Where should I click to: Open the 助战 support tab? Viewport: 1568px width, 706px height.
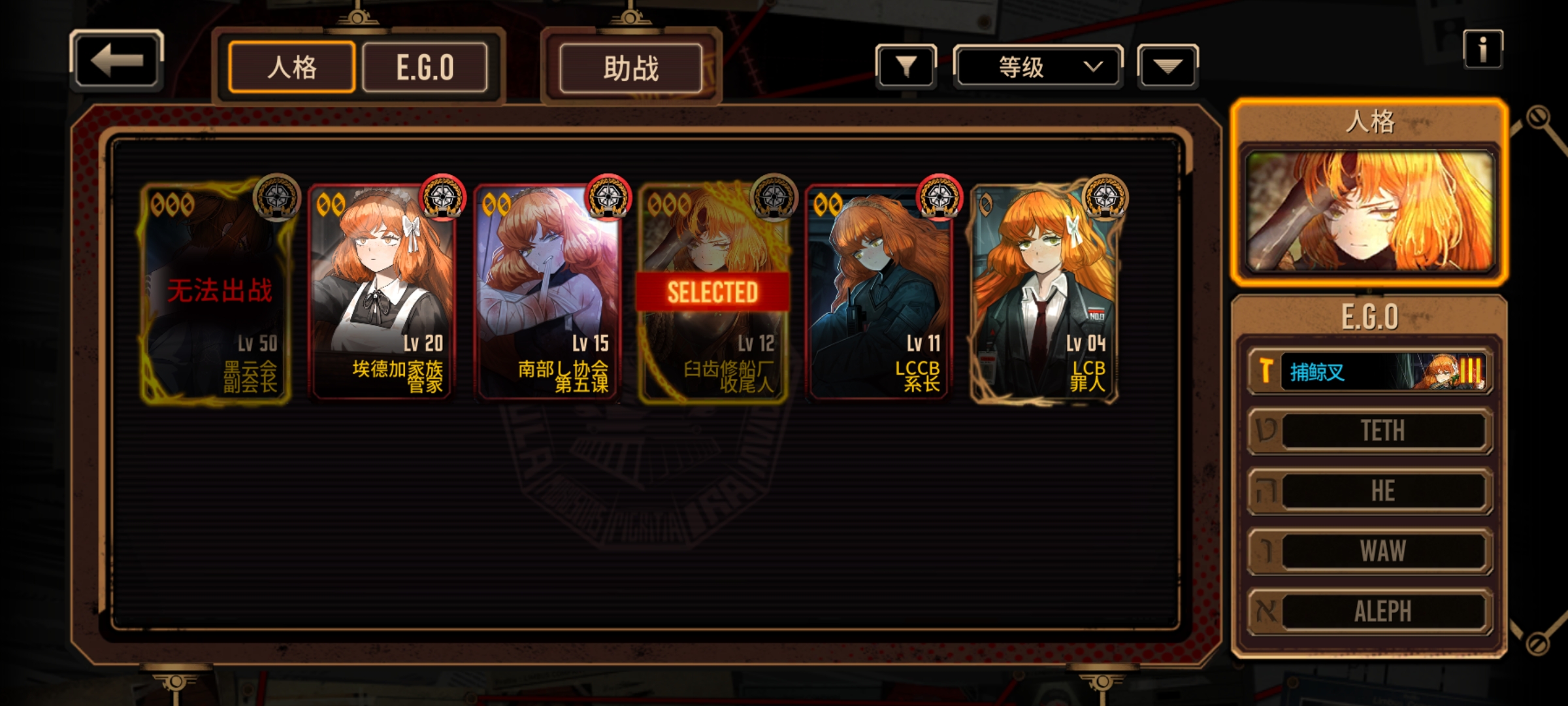630,68
